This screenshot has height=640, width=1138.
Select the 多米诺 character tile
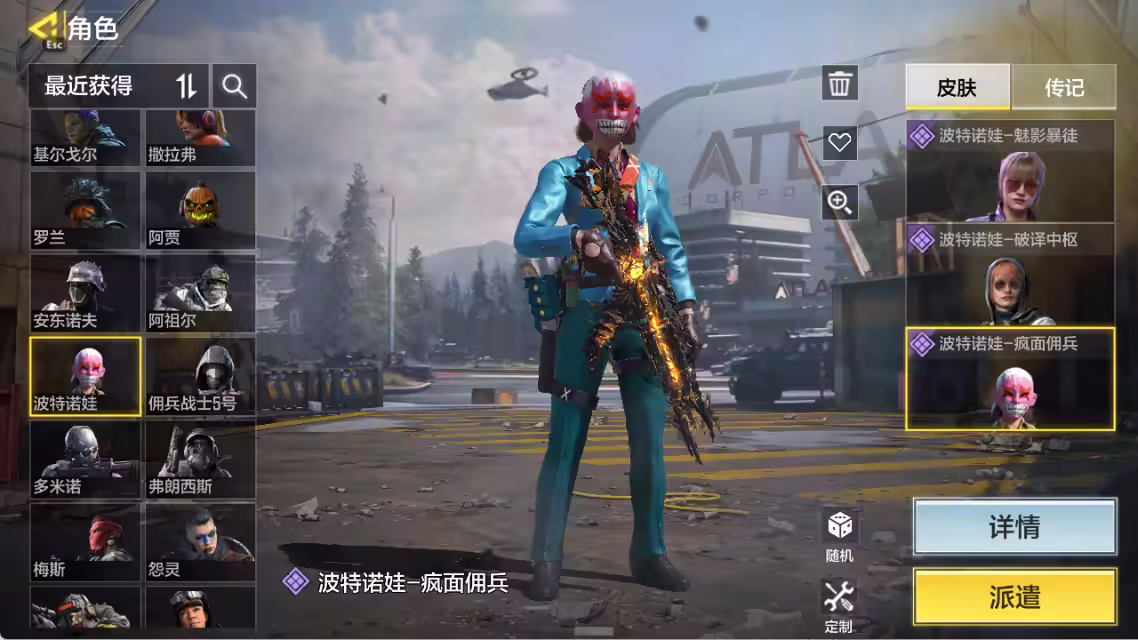pos(85,459)
